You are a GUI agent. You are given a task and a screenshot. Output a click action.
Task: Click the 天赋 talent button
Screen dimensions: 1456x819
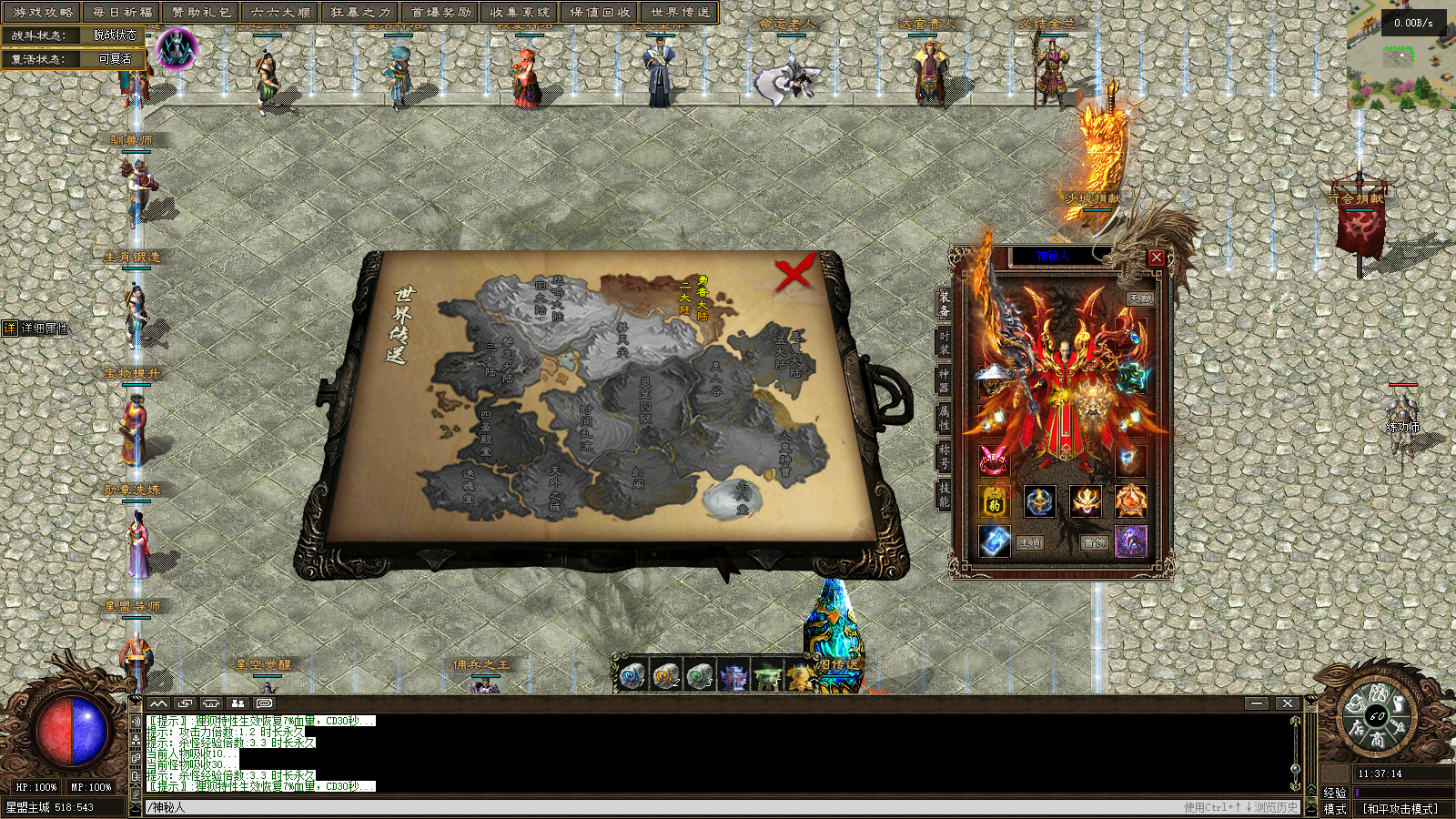[x=1139, y=298]
